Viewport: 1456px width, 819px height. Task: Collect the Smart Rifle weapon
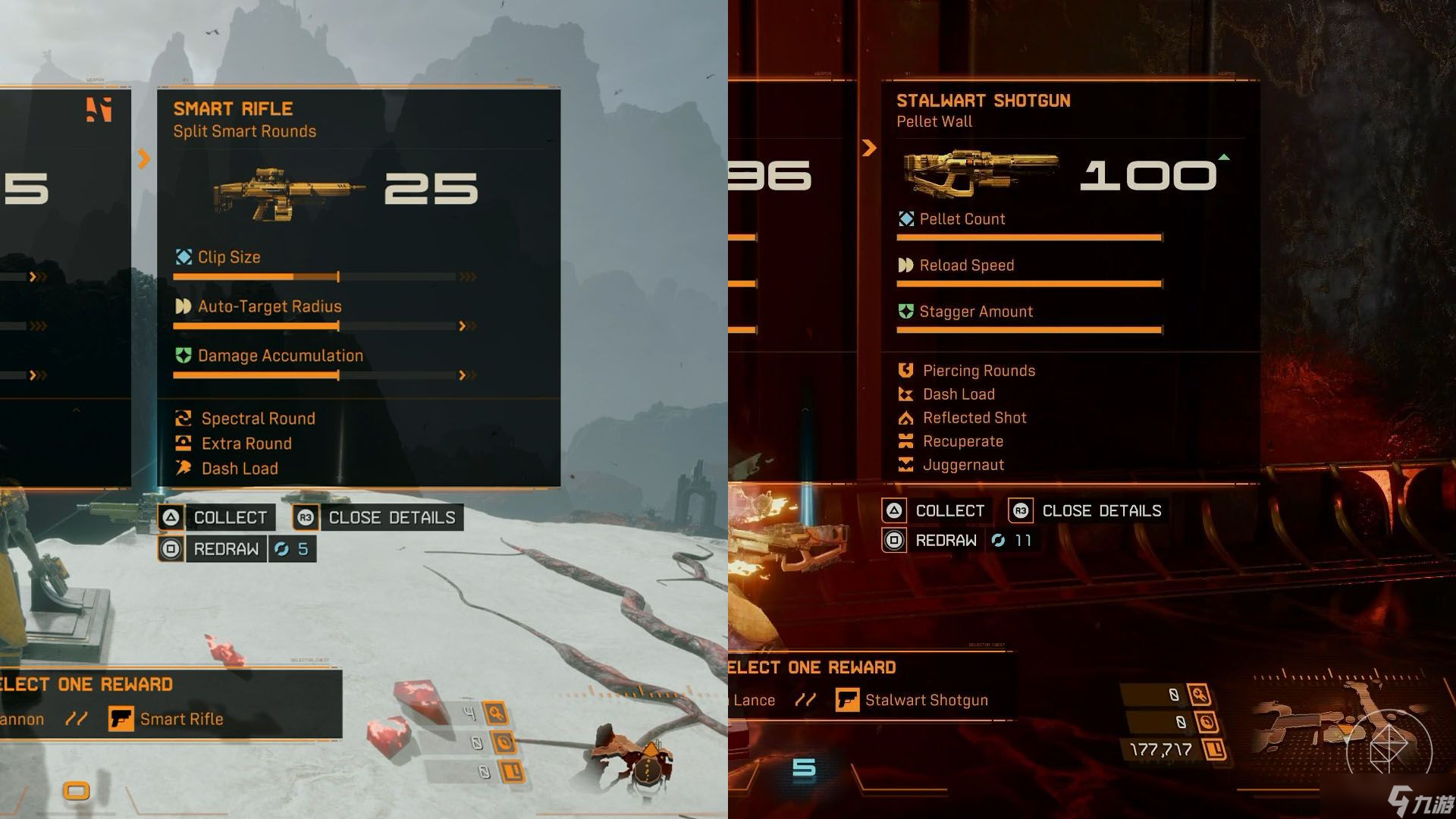tap(214, 518)
